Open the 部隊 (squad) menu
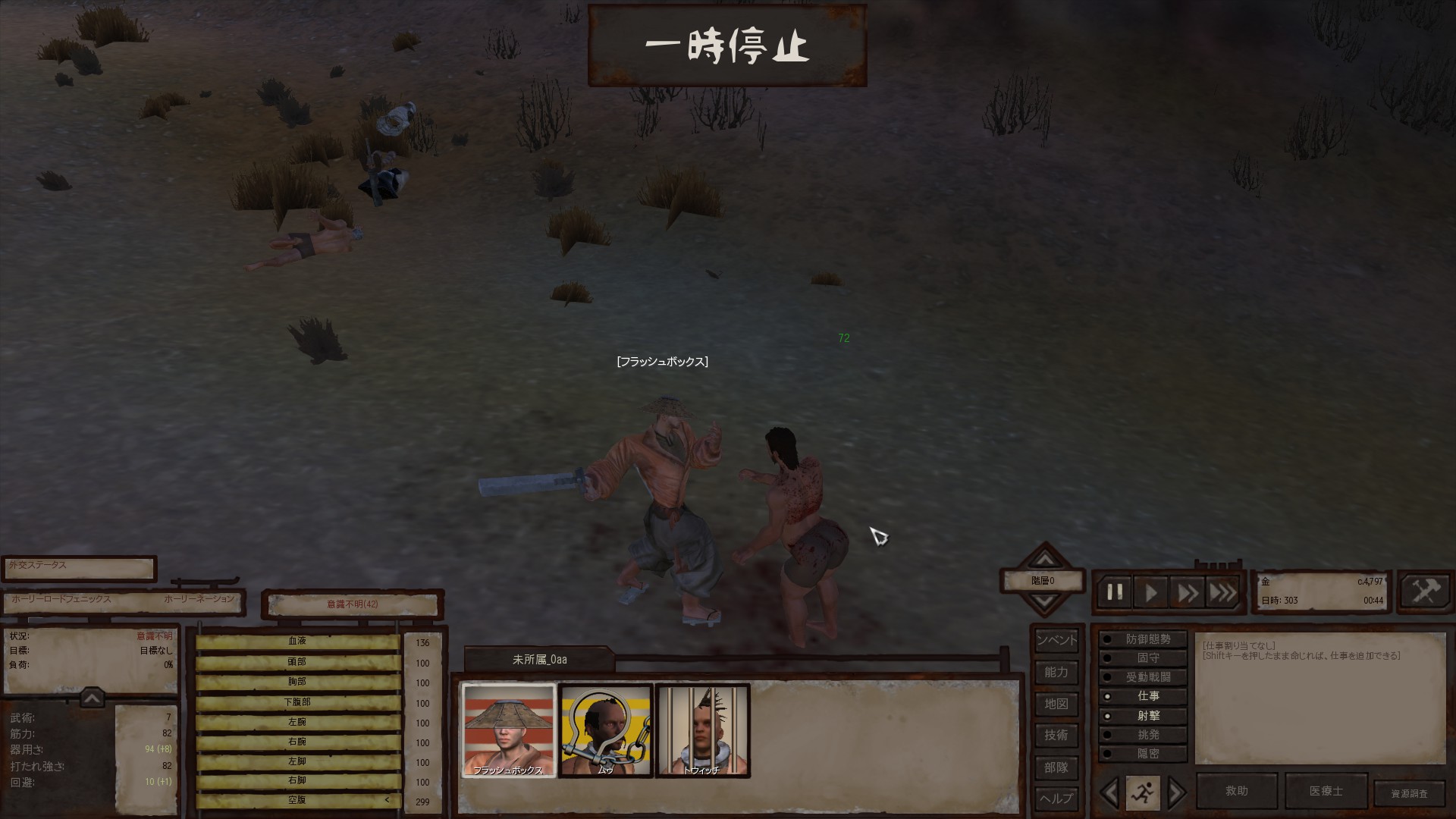Viewport: 1456px width, 819px height. point(1056,767)
